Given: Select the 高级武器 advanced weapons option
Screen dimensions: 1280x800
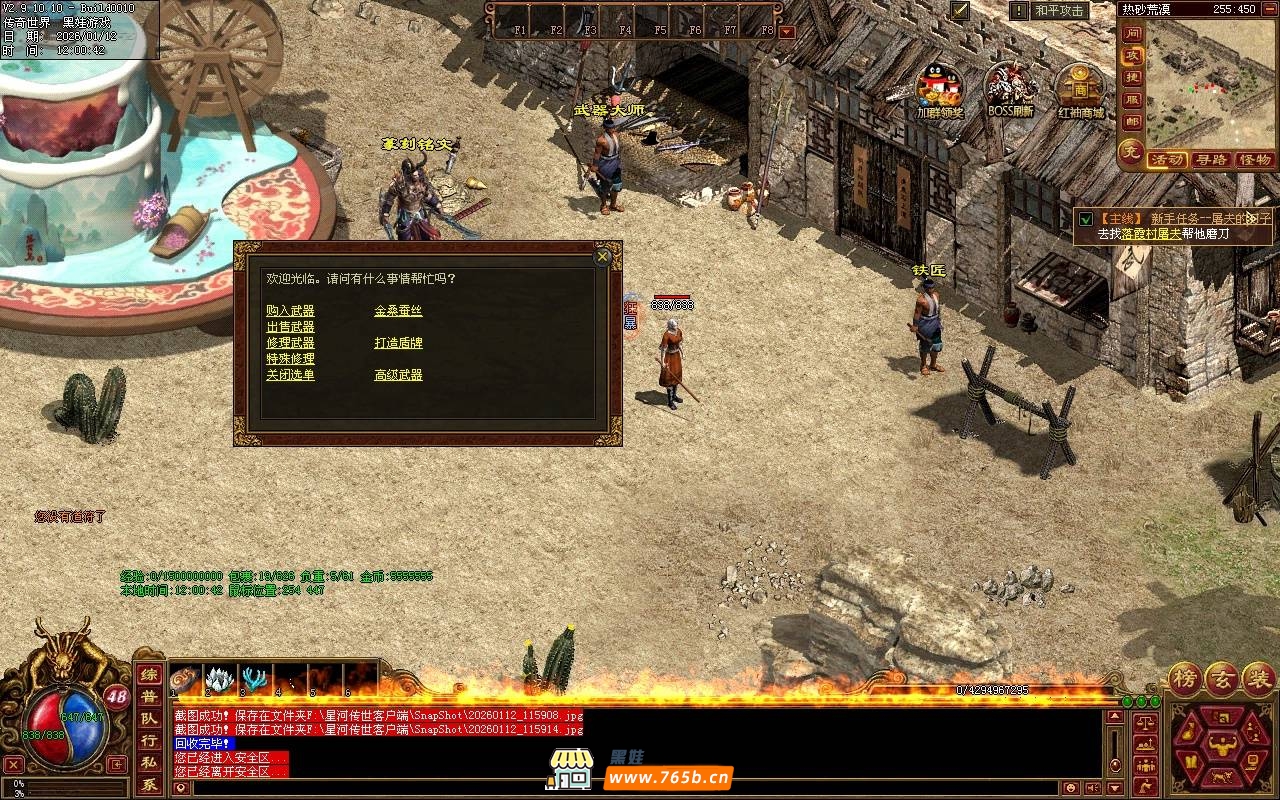Looking at the screenshot, I should click(x=398, y=375).
